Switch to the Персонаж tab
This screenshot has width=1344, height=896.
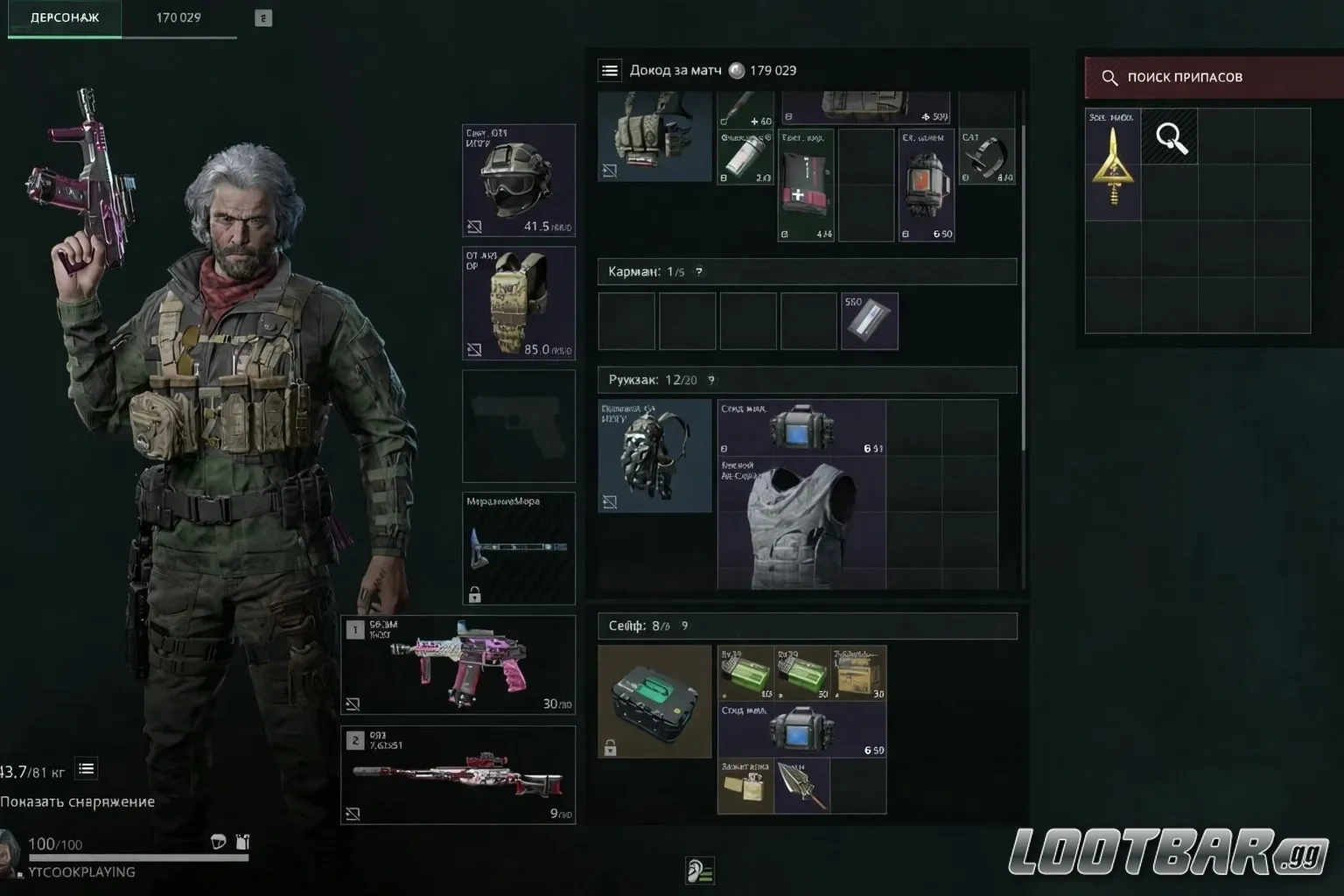coord(65,18)
